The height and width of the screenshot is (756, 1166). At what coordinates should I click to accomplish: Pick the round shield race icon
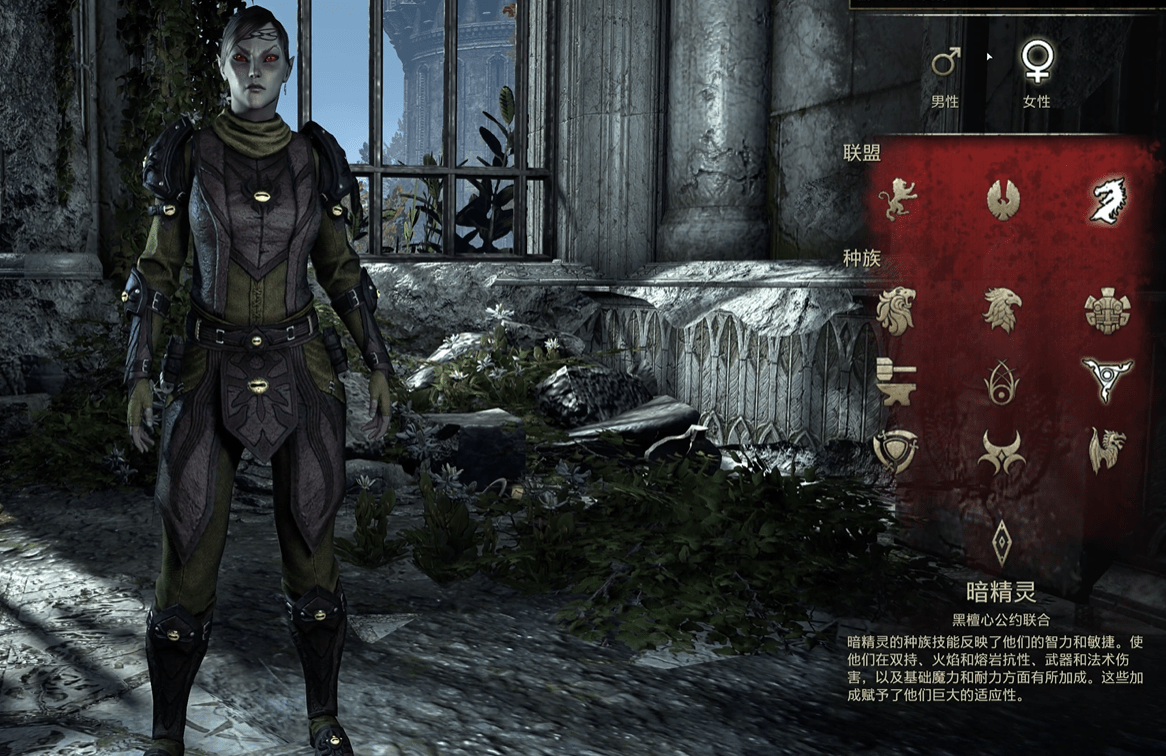click(x=894, y=451)
